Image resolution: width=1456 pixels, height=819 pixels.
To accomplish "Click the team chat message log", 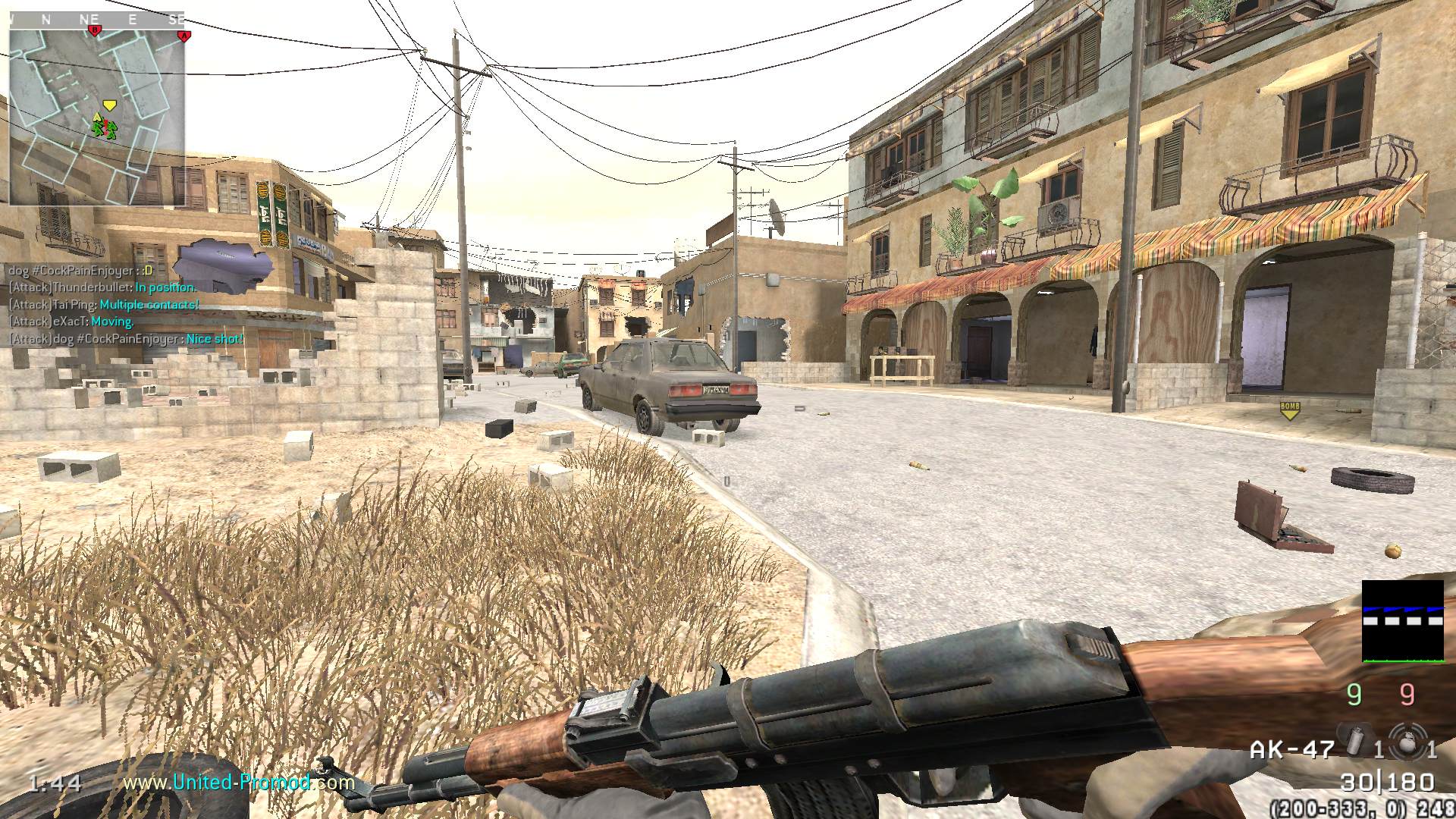I will (126, 305).
